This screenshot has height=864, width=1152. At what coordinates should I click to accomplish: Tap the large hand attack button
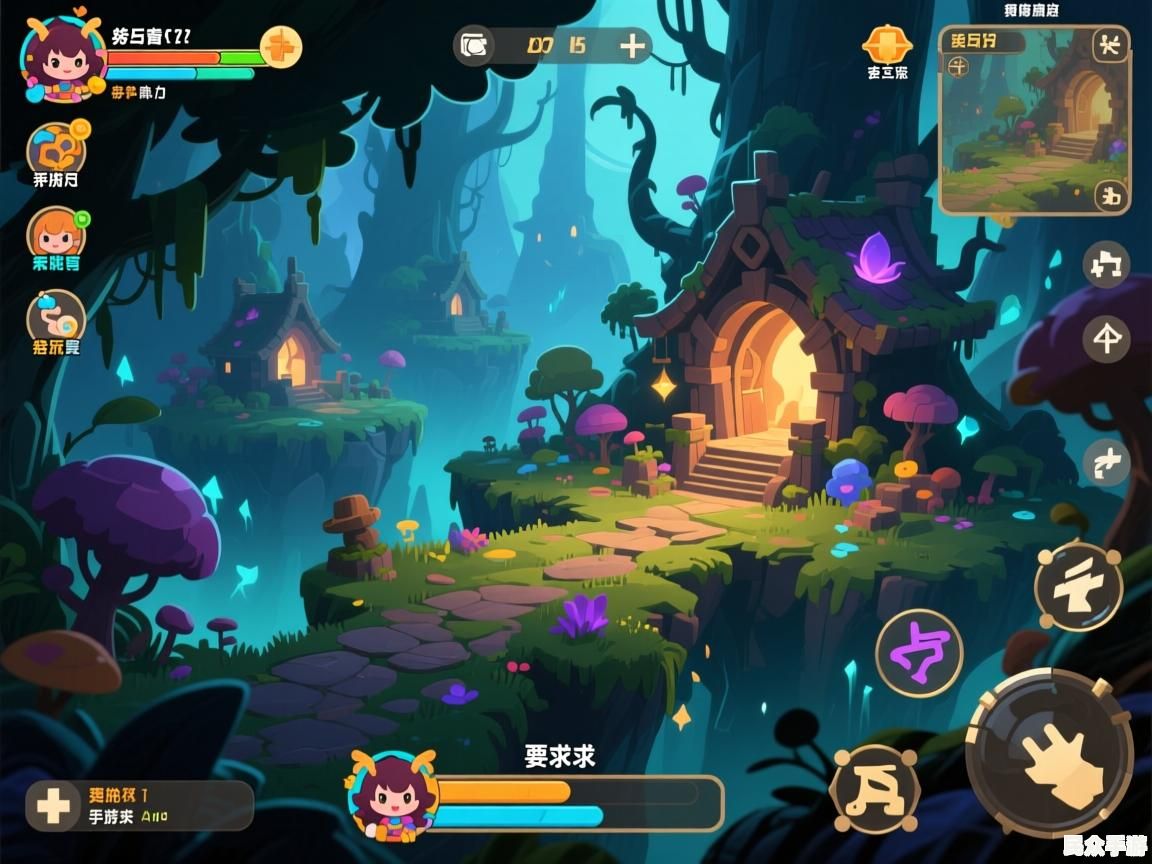tap(1050, 752)
